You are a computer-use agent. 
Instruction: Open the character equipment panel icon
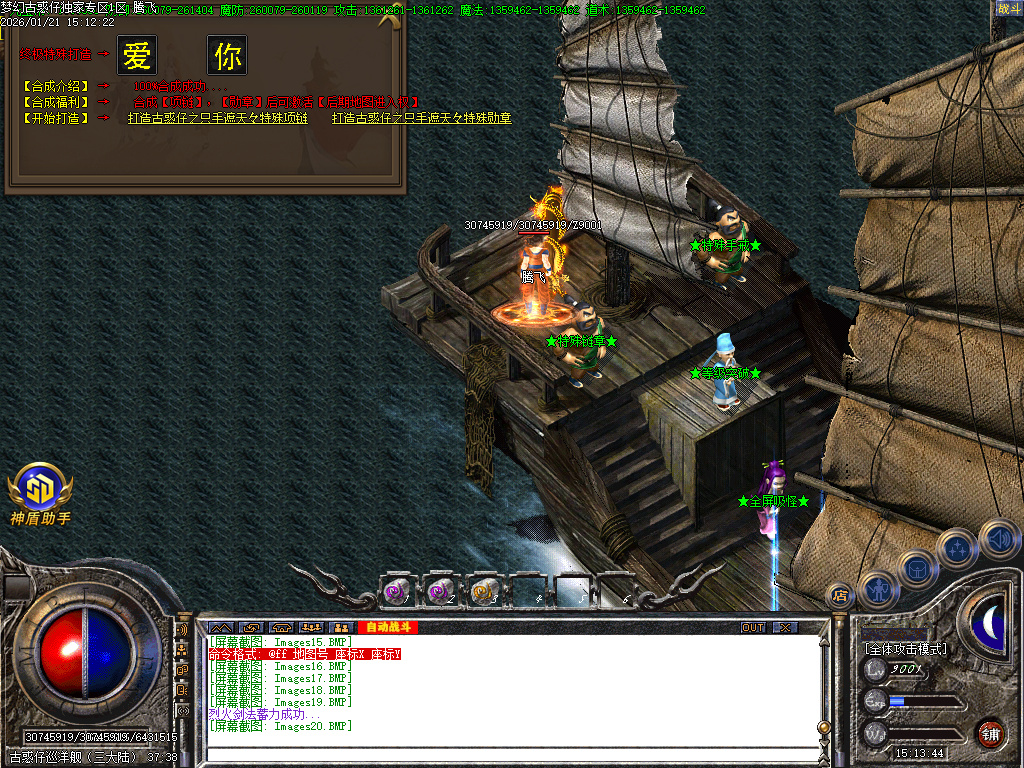(880, 590)
